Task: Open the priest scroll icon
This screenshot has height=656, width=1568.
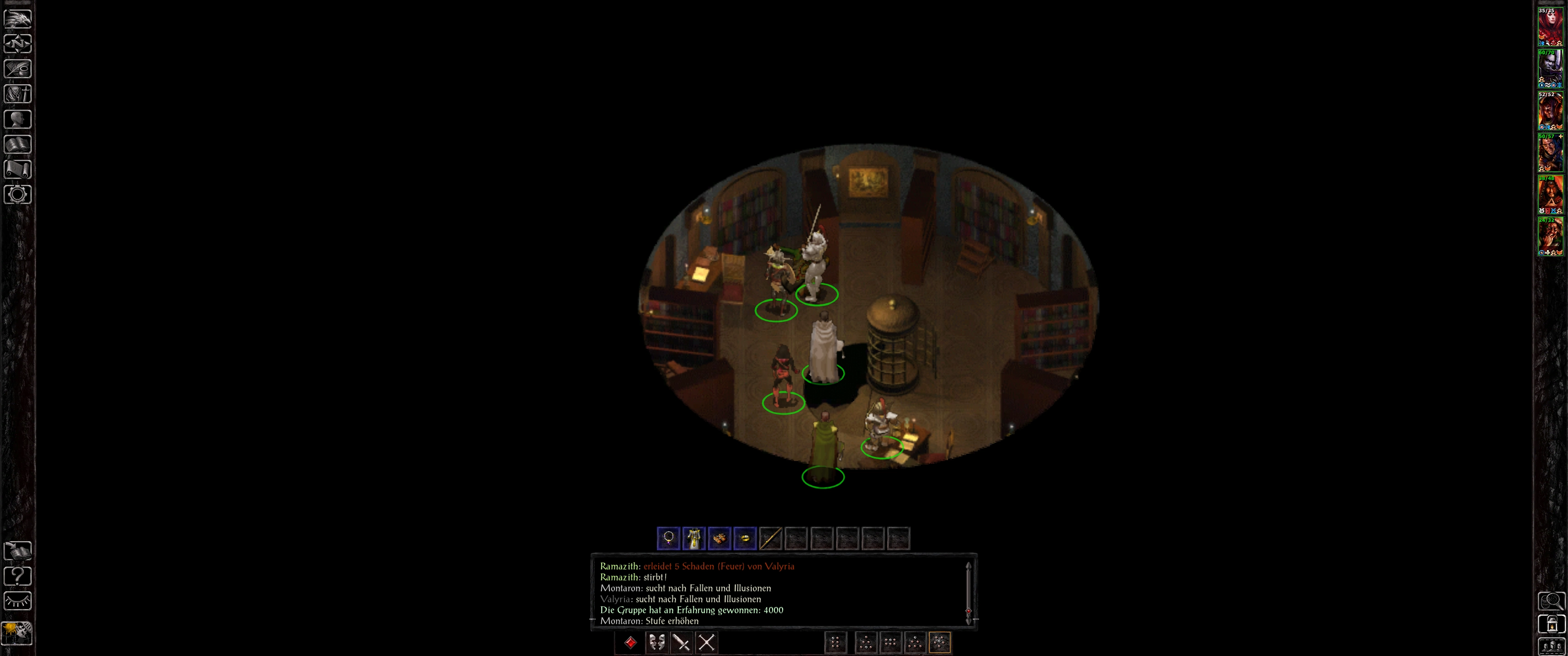Action: (18, 169)
